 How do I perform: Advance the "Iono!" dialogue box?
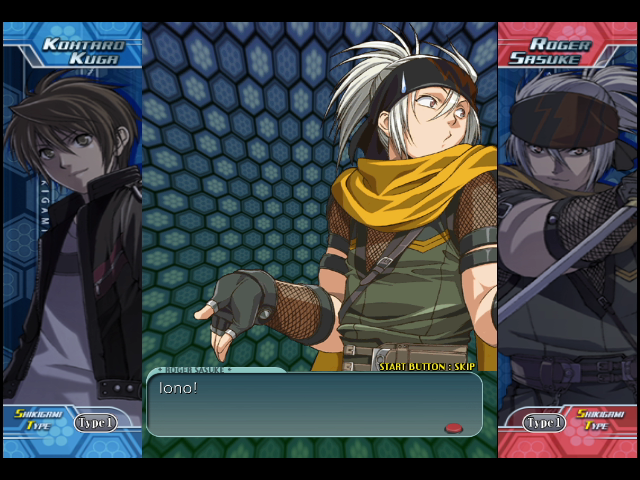tap(314, 404)
